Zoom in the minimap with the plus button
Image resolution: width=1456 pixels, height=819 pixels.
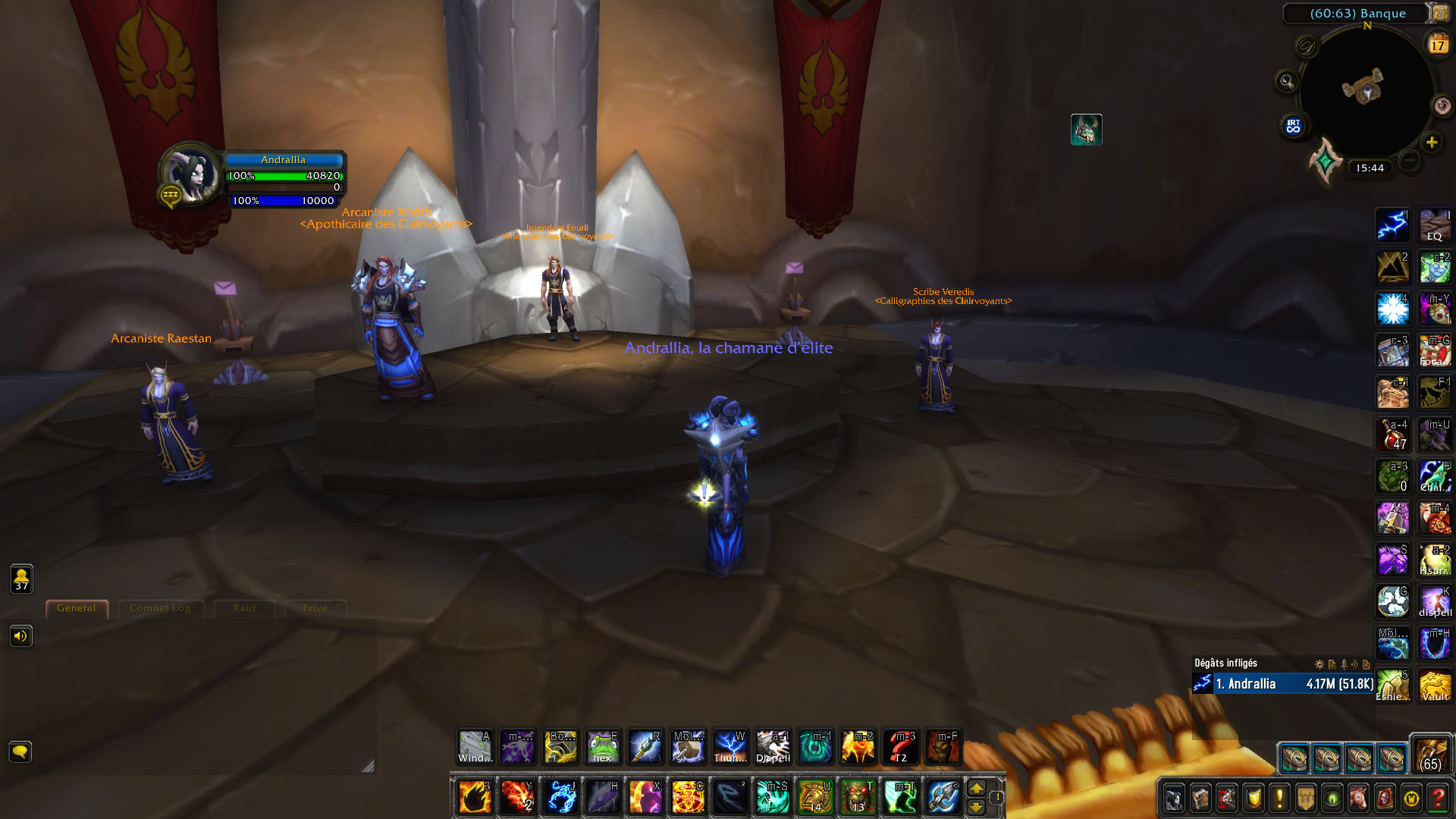[1432, 141]
